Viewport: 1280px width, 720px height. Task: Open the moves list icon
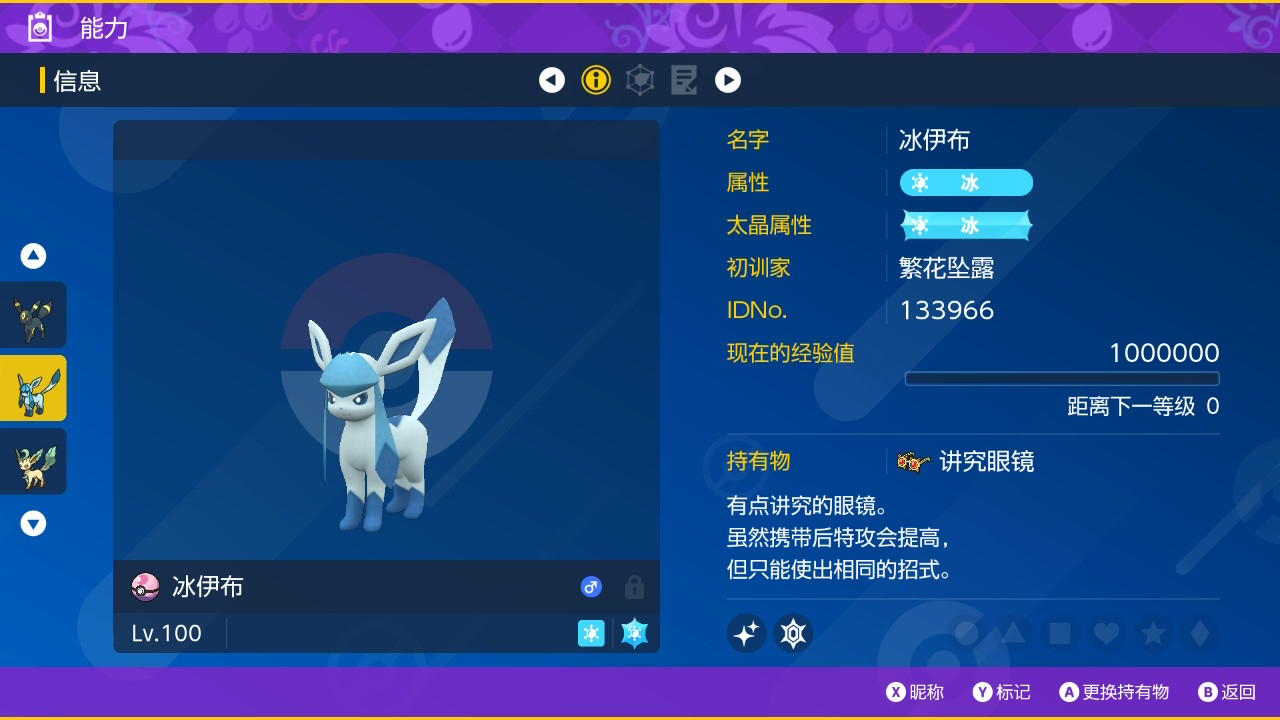pos(684,80)
